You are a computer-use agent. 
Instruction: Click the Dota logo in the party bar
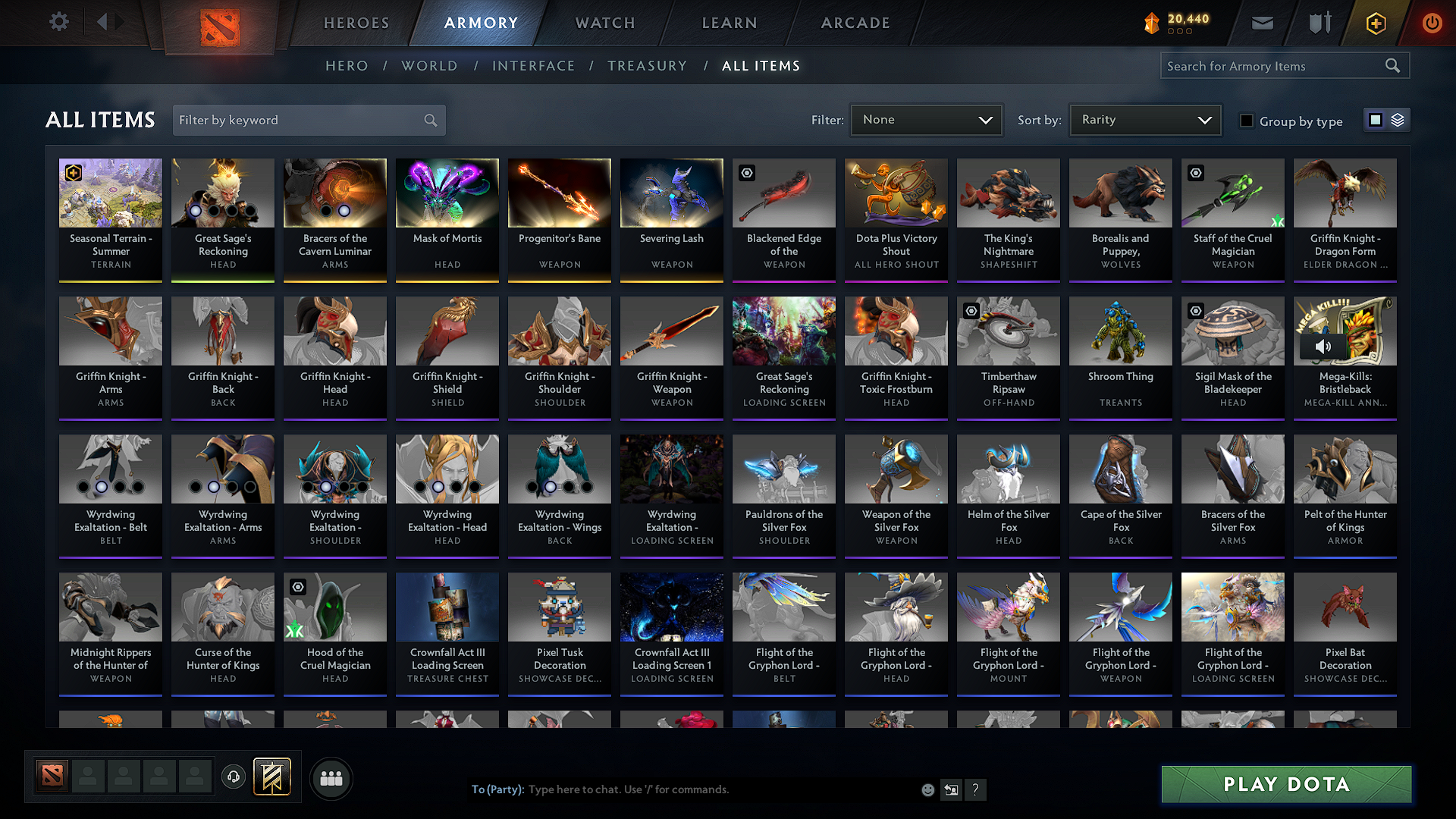[x=51, y=776]
